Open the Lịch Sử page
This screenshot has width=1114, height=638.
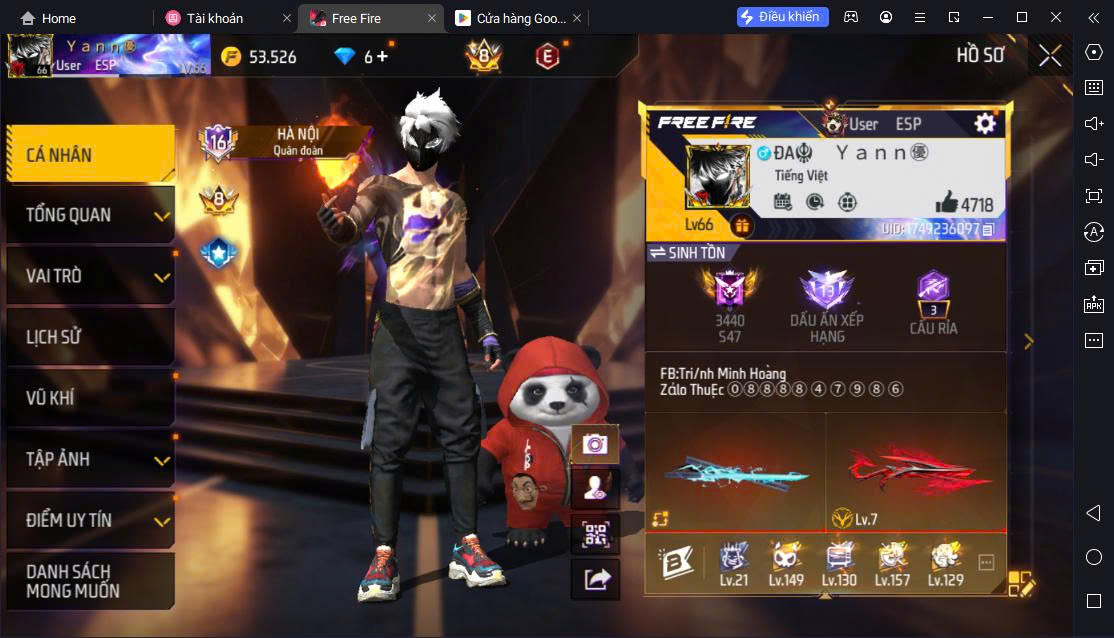(x=90, y=337)
